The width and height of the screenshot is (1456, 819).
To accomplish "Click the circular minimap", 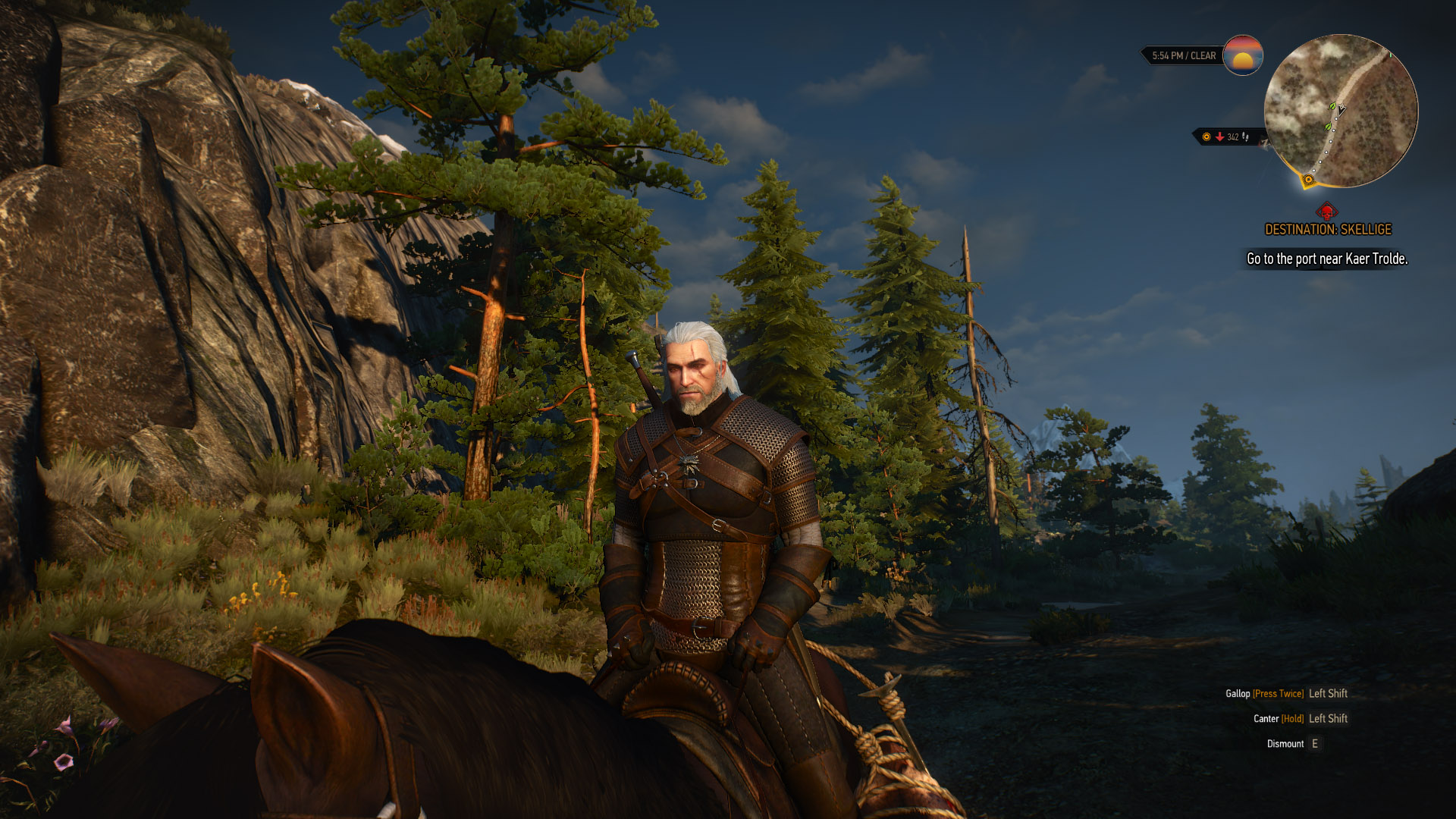I will (1341, 111).
